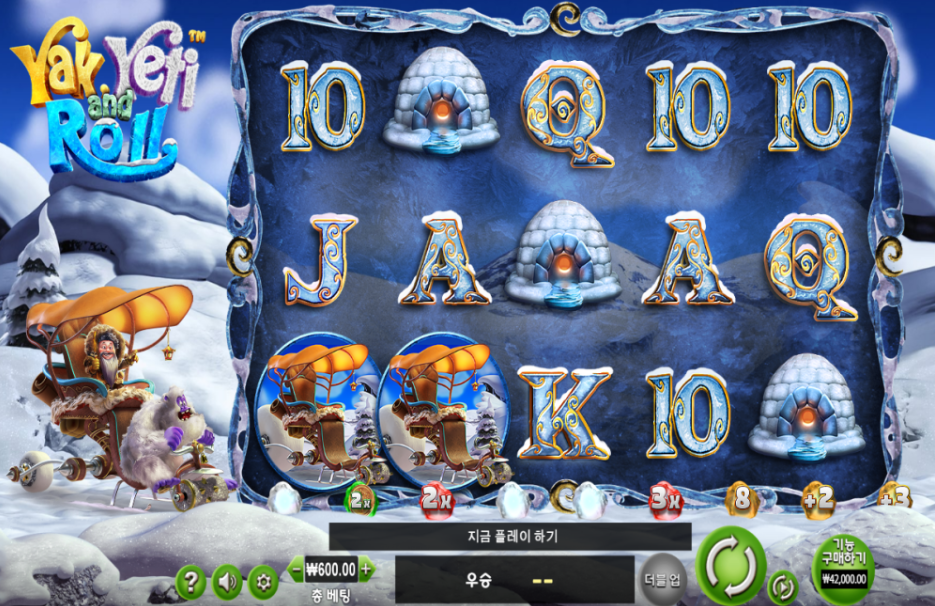Increase total bet with the plus button

click(366, 569)
